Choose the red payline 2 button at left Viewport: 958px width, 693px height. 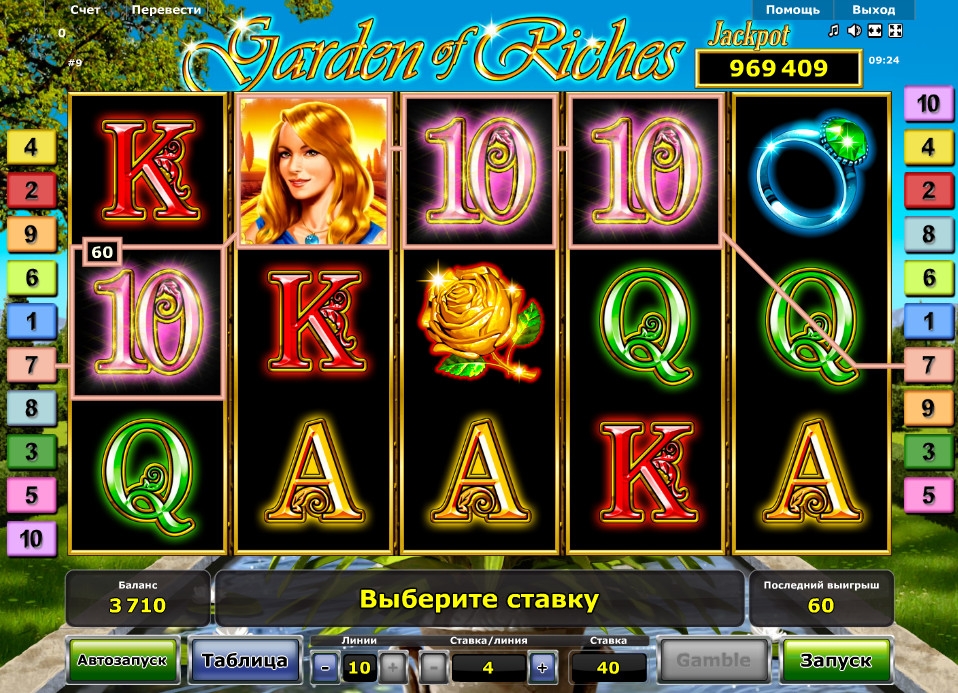(30, 190)
